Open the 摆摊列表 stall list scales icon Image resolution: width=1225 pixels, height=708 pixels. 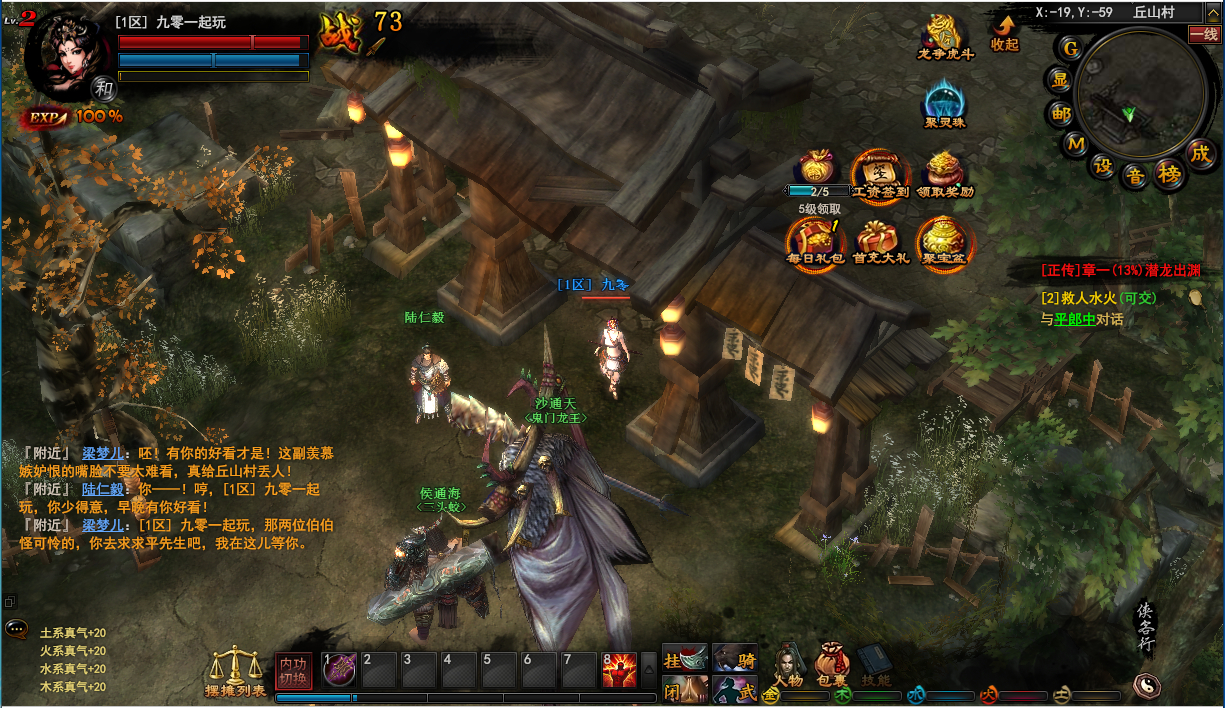[235, 668]
